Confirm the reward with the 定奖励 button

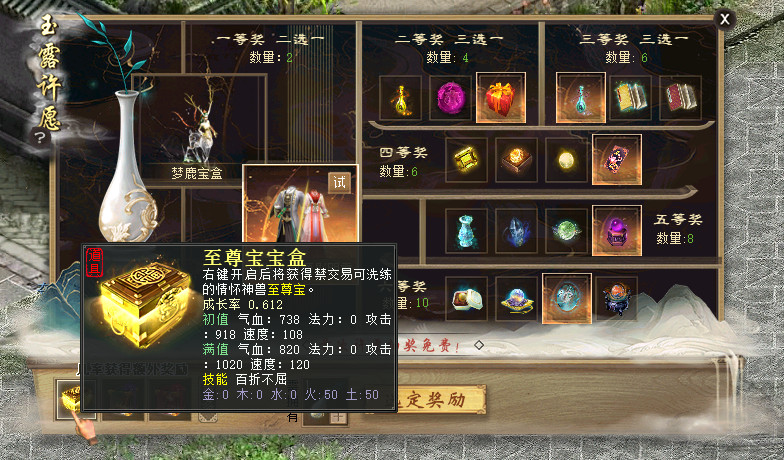coord(442,400)
